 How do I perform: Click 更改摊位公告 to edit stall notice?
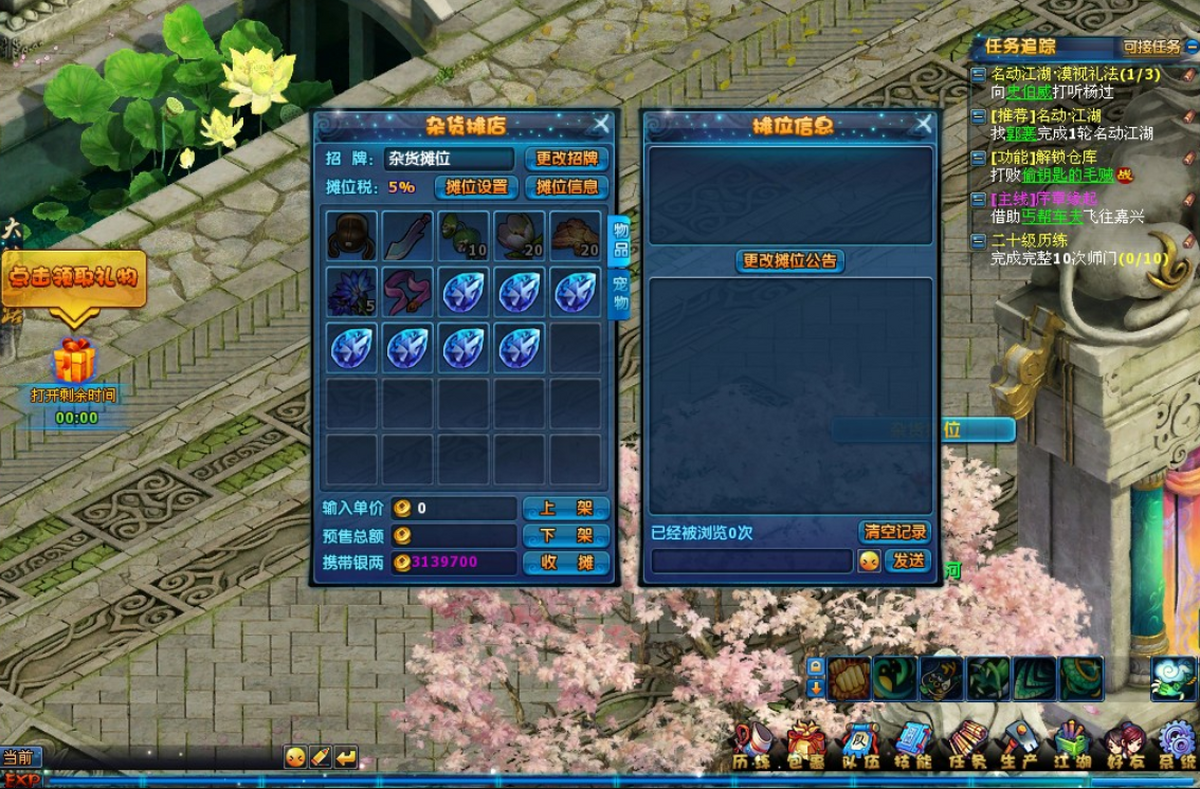click(x=790, y=261)
